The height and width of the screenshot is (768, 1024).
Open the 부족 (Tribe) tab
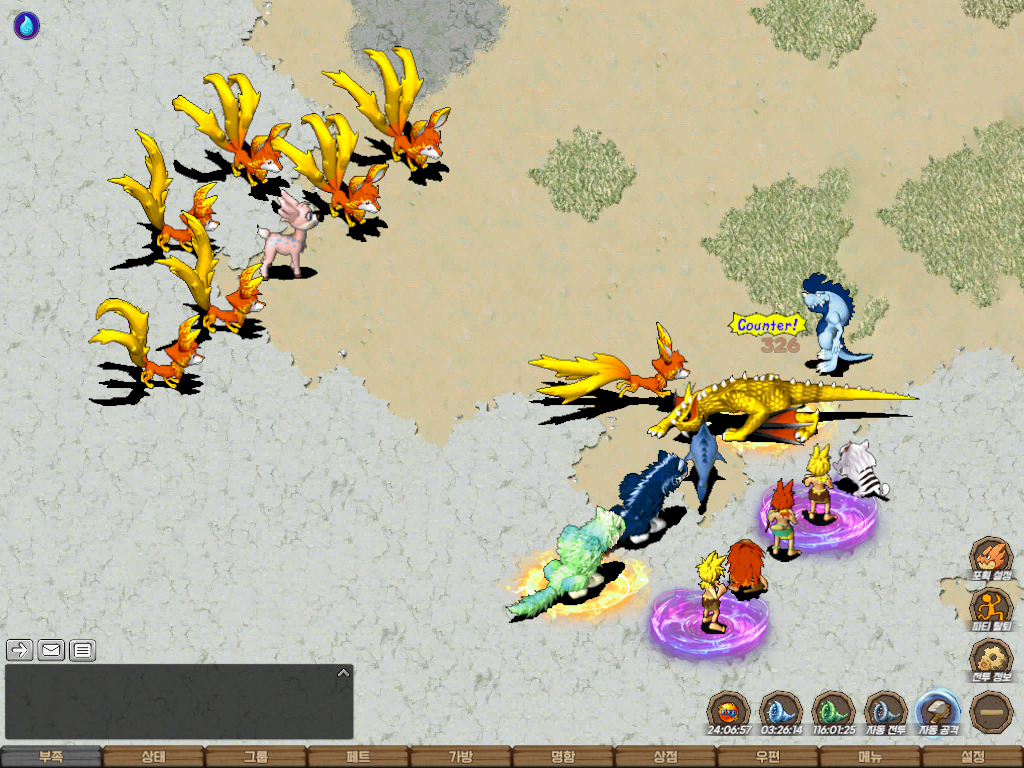coord(51,757)
